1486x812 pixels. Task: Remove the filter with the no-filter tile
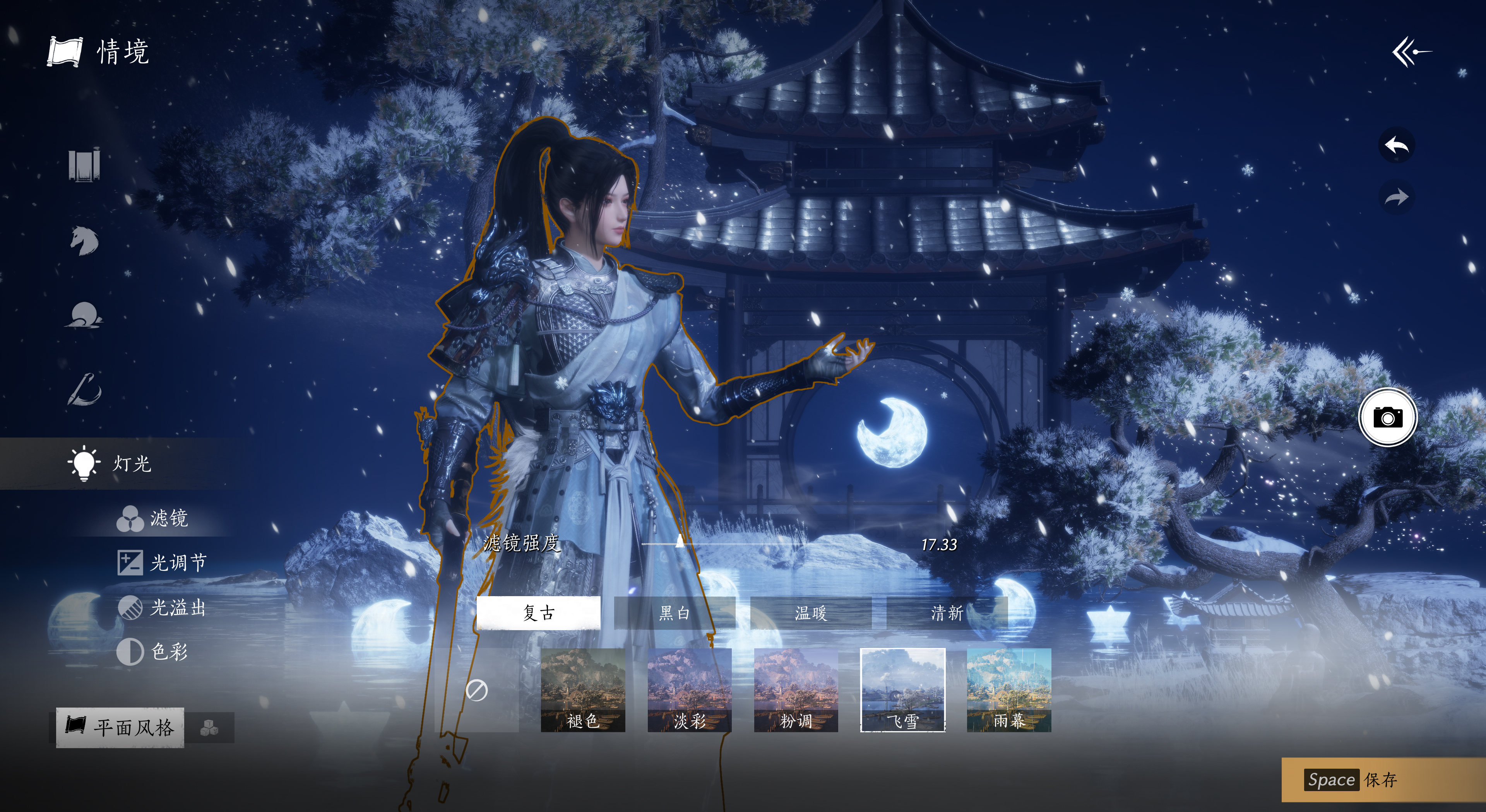pos(476,690)
